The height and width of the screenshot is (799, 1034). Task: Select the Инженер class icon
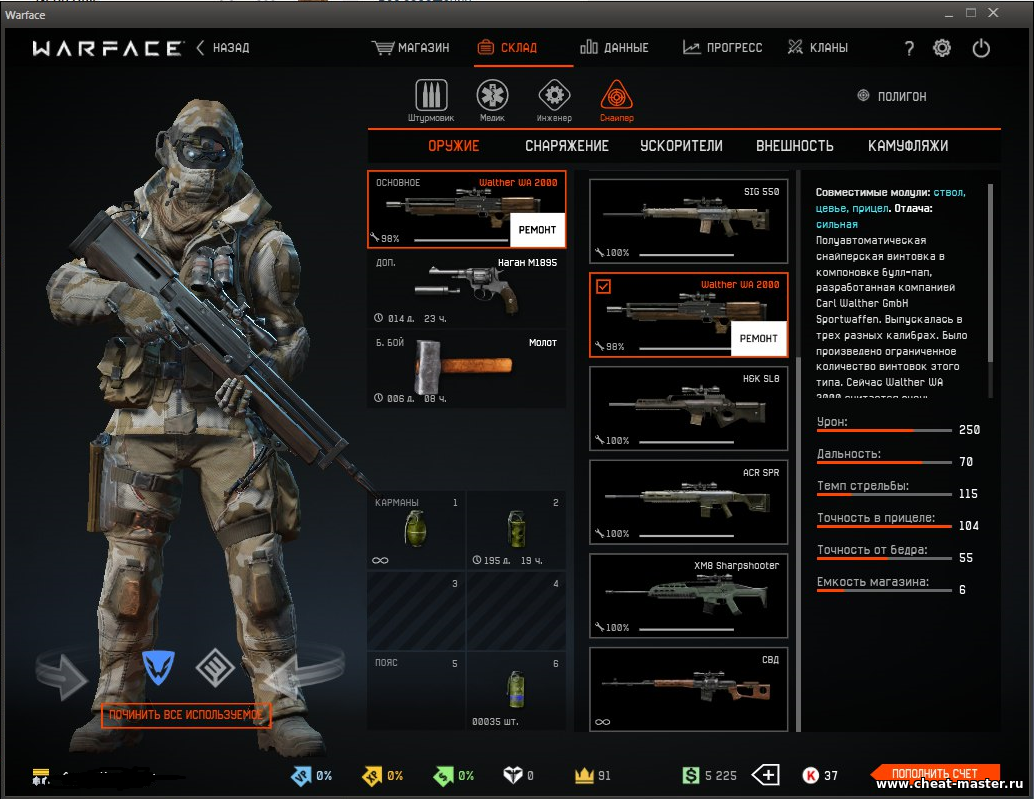point(554,98)
